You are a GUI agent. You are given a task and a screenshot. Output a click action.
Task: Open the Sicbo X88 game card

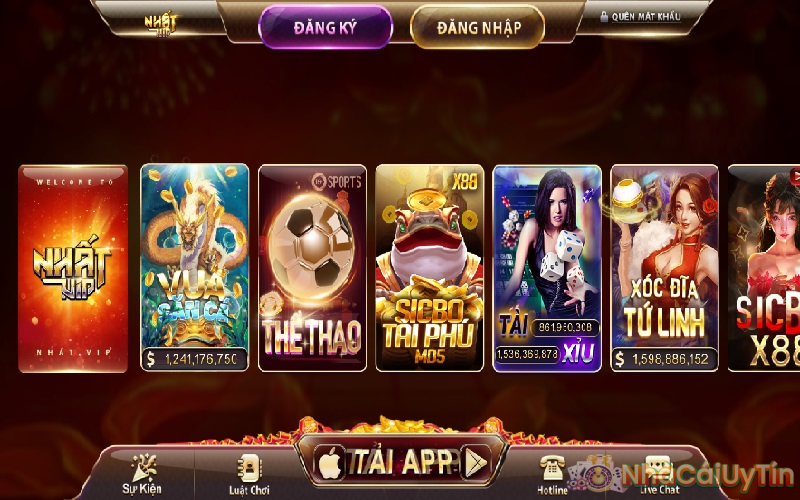pos(766,268)
